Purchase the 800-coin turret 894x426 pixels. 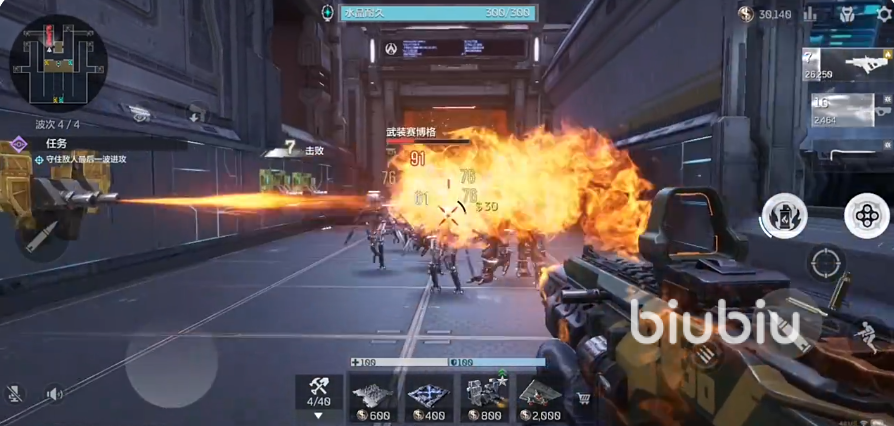click(x=484, y=398)
